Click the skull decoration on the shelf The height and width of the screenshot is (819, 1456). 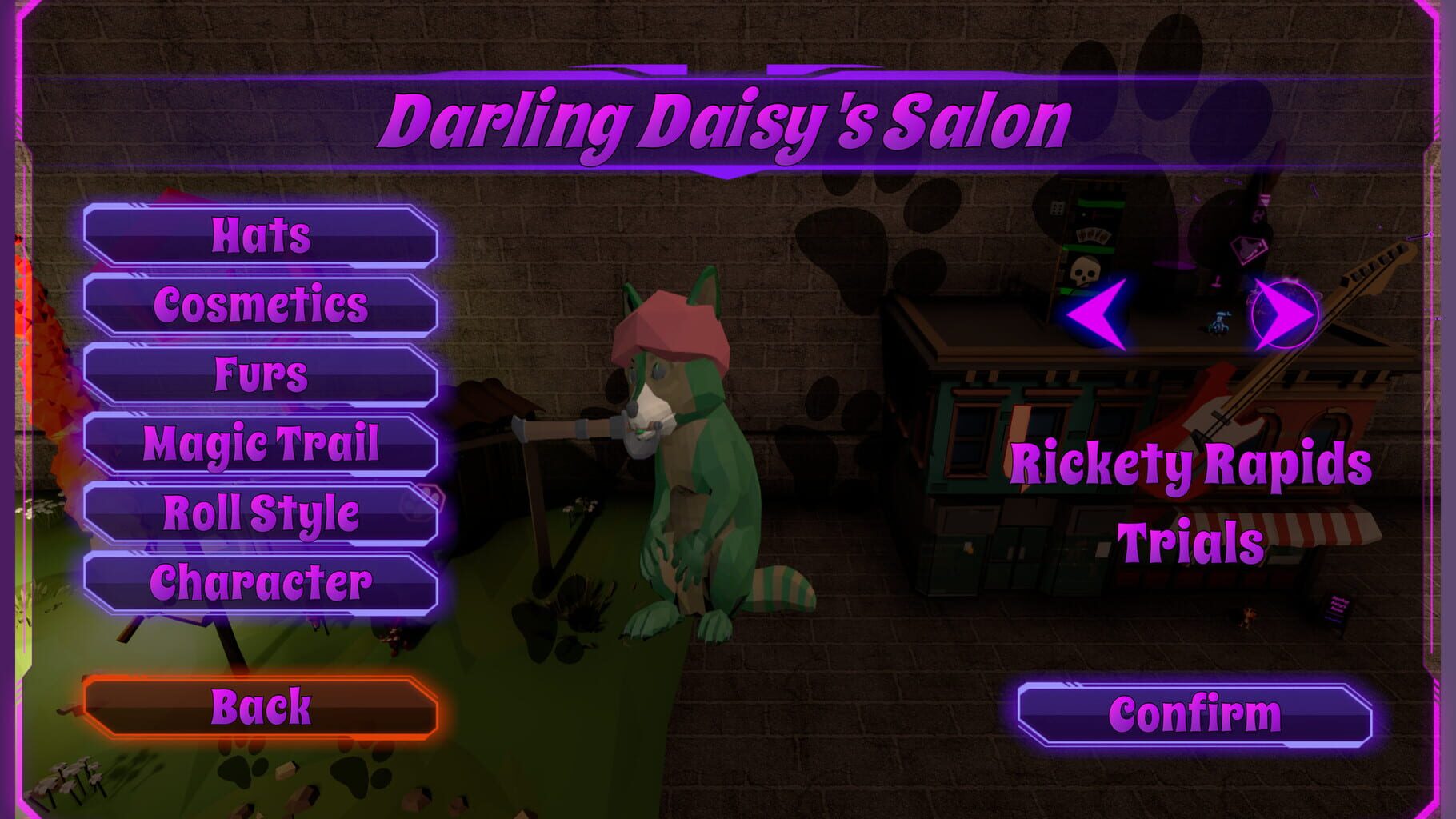point(1084,270)
